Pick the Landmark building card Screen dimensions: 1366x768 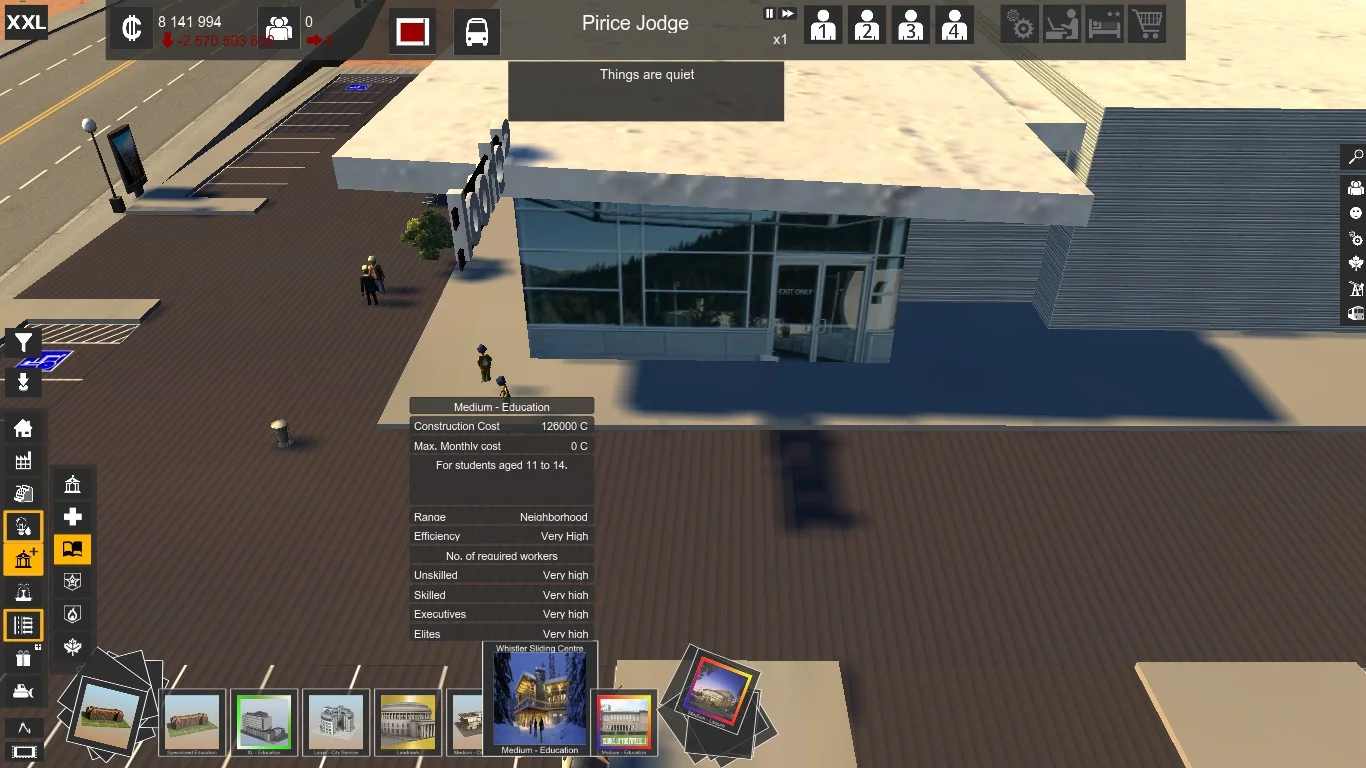(x=408, y=721)
